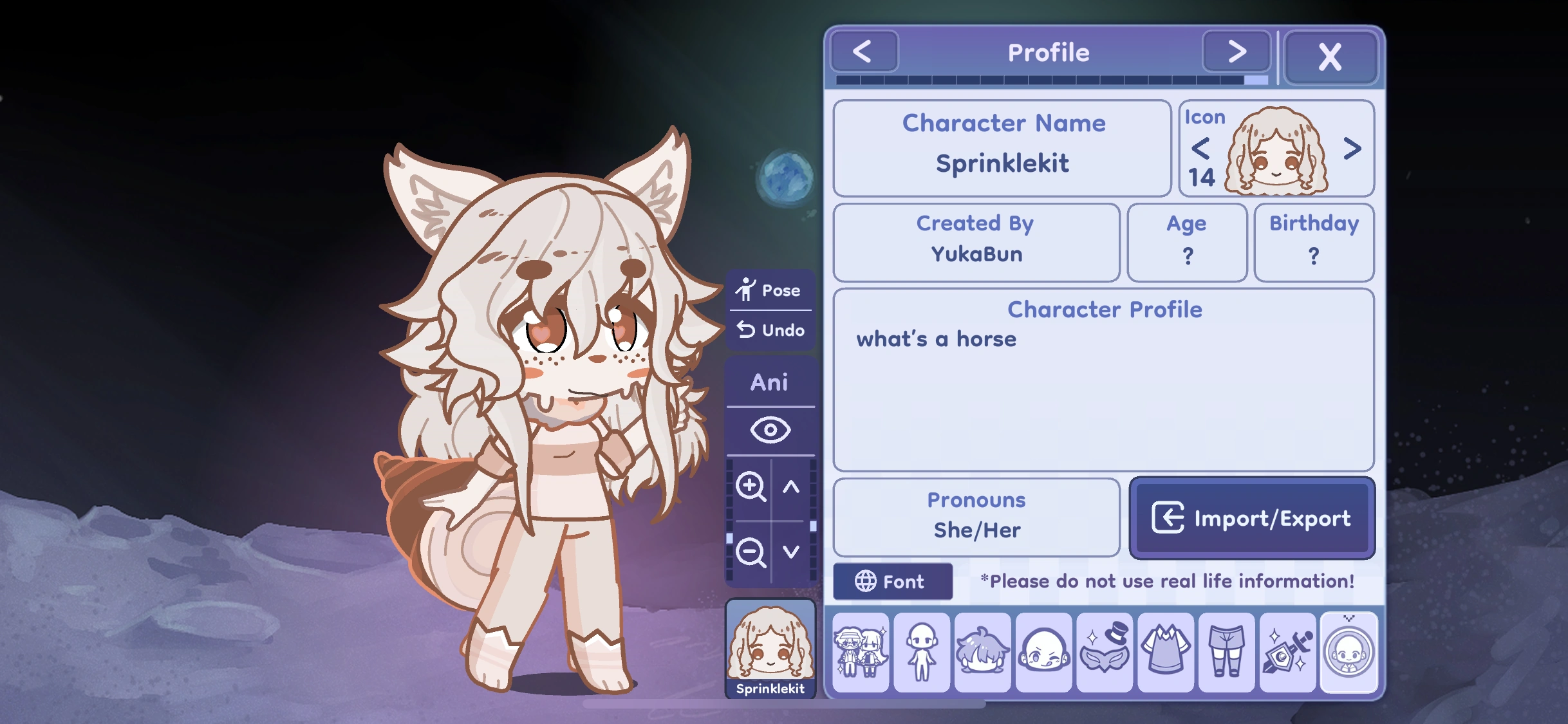Select the hair customization icon
This screenshot has height=724, width=1568.
(x=982, y=653)
